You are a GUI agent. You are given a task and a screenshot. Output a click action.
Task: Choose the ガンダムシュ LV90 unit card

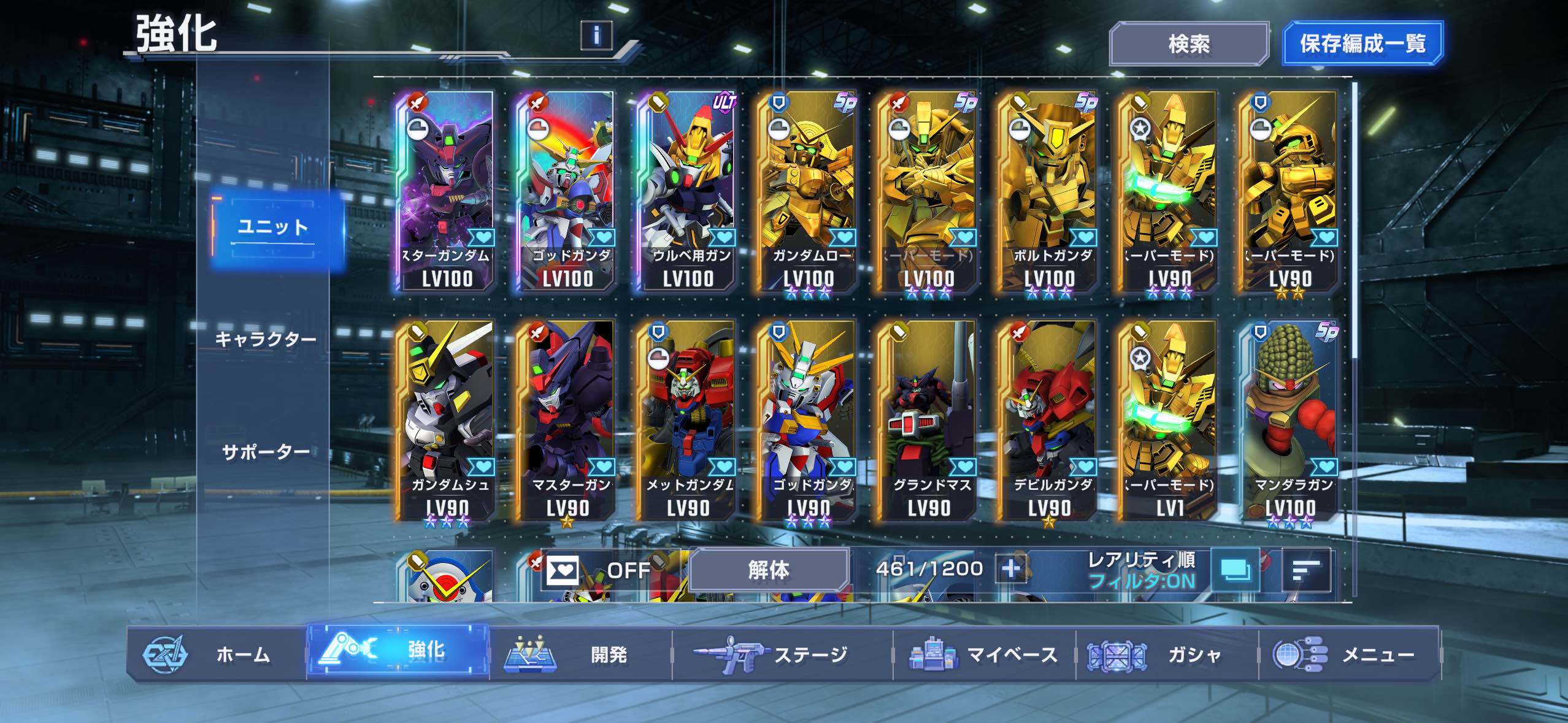coord(447,421)
